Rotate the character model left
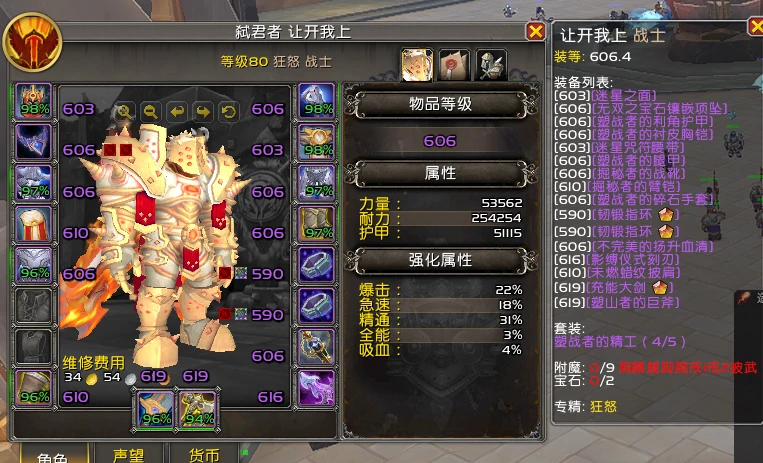The height and width of the screenshot is (463, 763). coord(177,111)
